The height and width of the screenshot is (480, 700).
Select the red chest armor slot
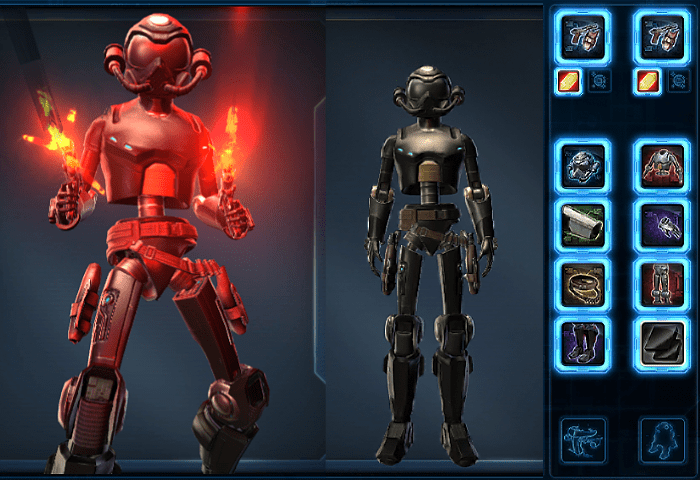pyautogui.click(x=662, y=166)
